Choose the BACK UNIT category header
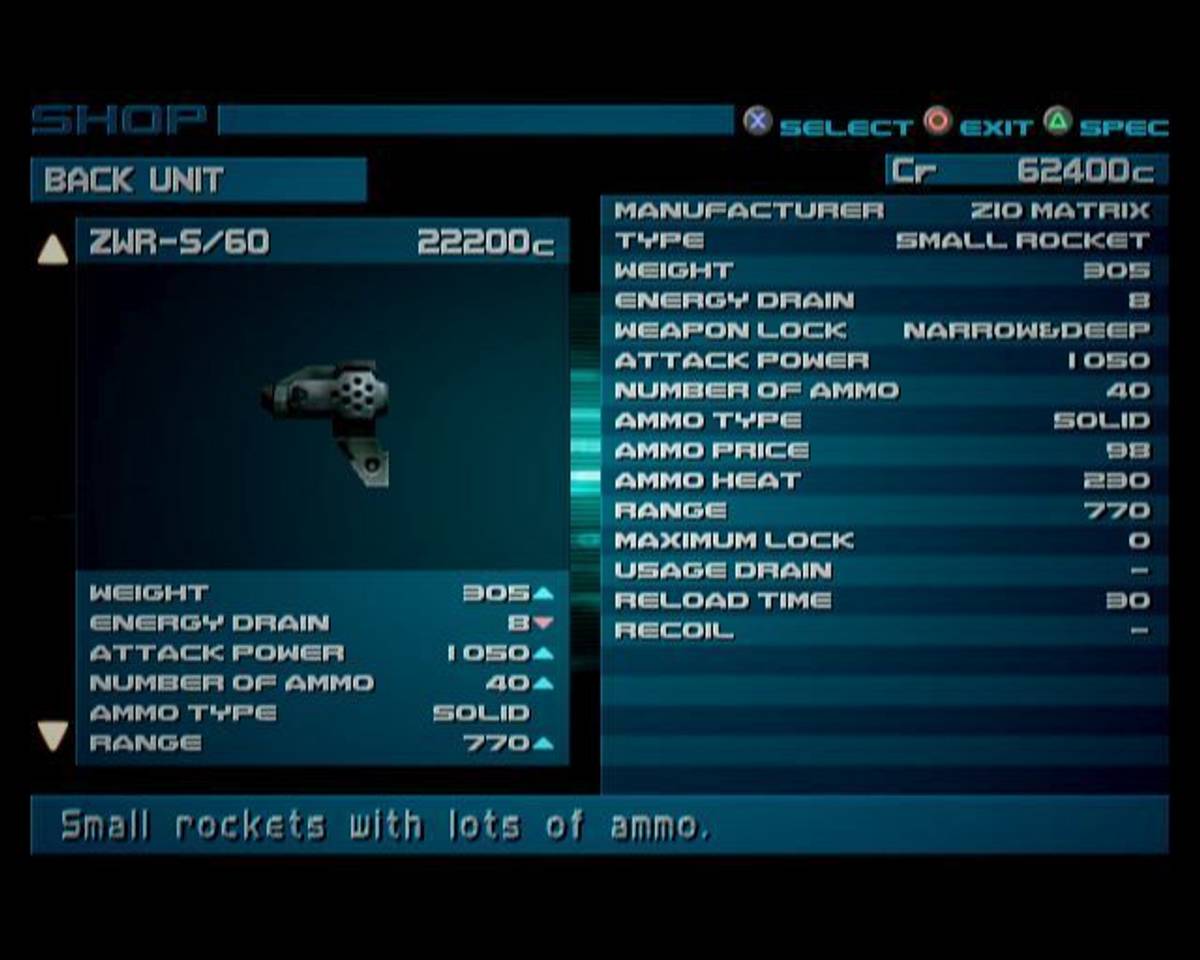 point(198,180)
